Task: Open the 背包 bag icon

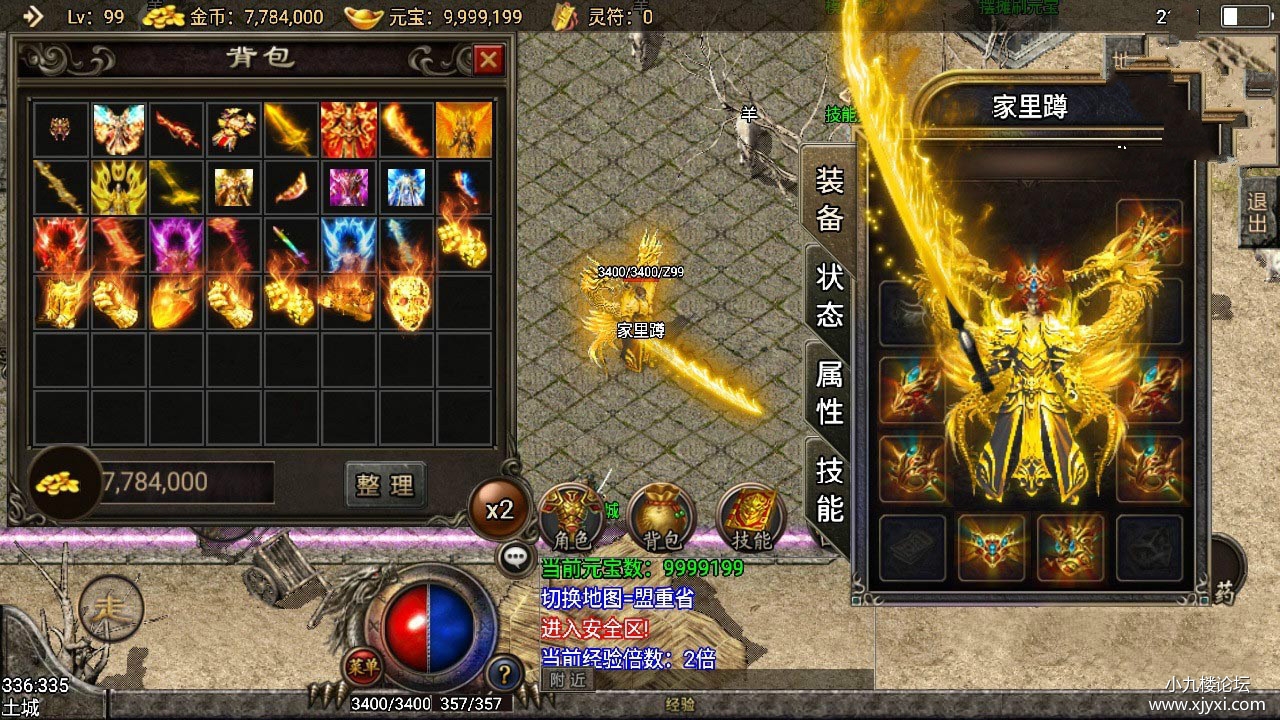Action: (661, 517)
